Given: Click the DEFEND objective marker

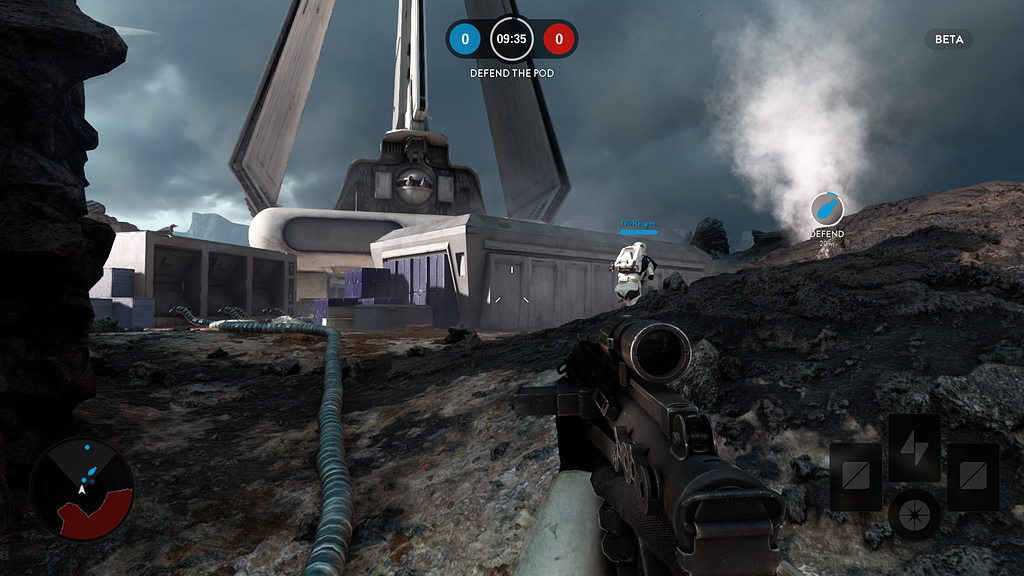Looking at the screenshot, I should [827, 210].
